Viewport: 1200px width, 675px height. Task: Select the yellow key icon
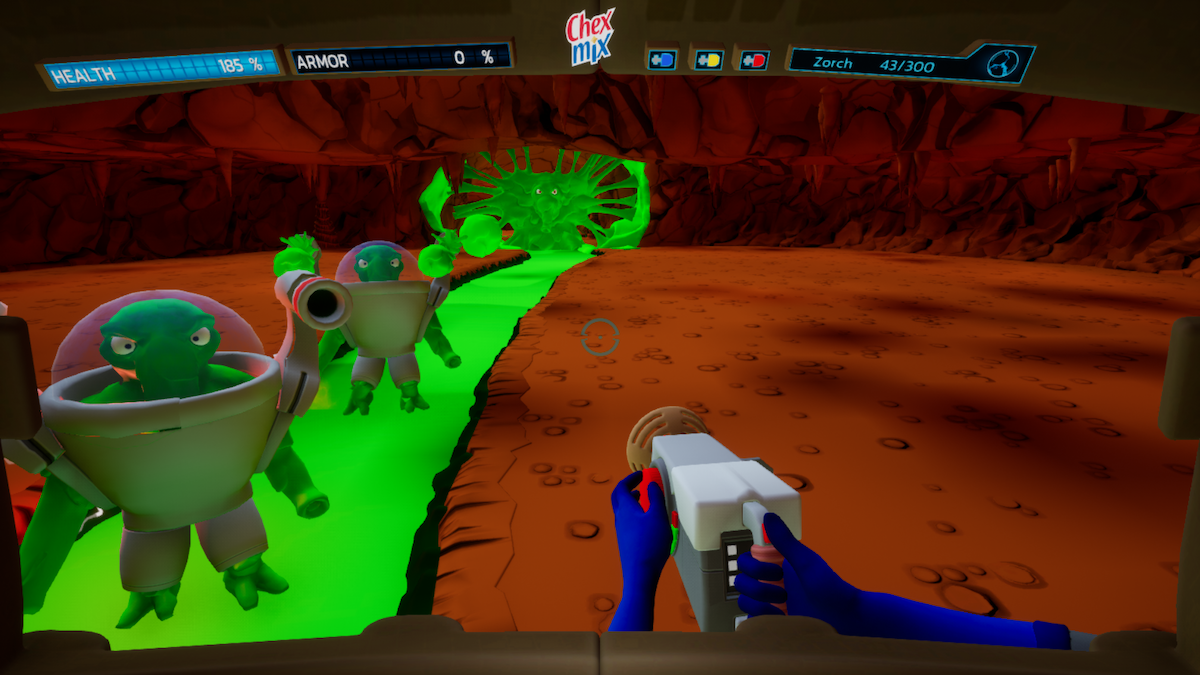click(708, 60)
